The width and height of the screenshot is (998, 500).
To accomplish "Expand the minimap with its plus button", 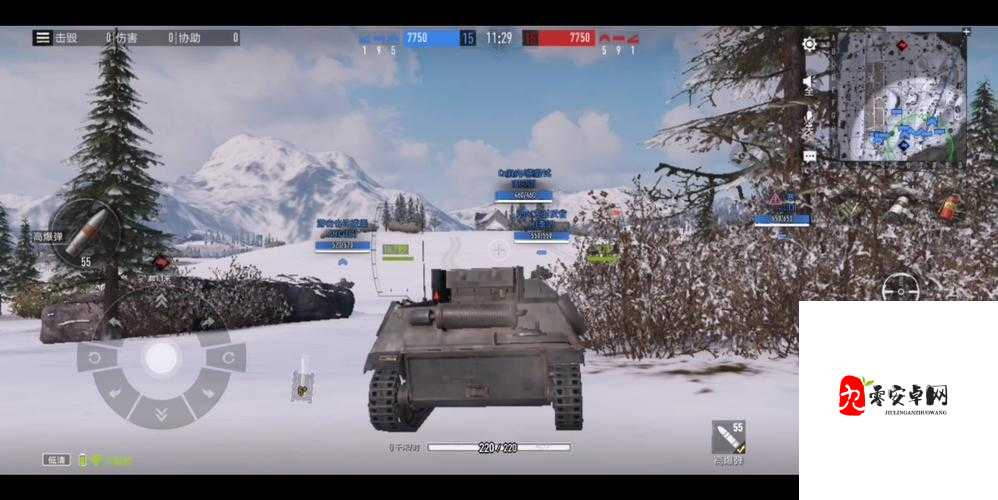I will point(965,33).
